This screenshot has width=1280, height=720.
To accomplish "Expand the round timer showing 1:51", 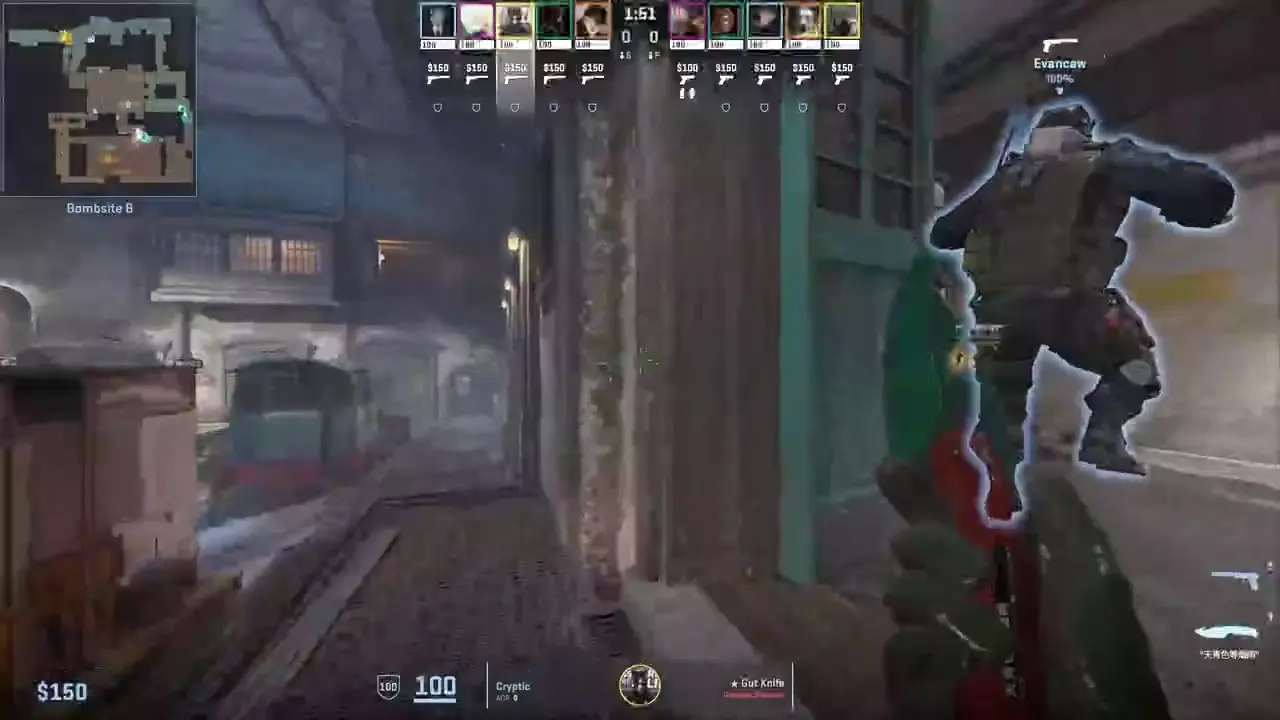I will tap(638, 14).
